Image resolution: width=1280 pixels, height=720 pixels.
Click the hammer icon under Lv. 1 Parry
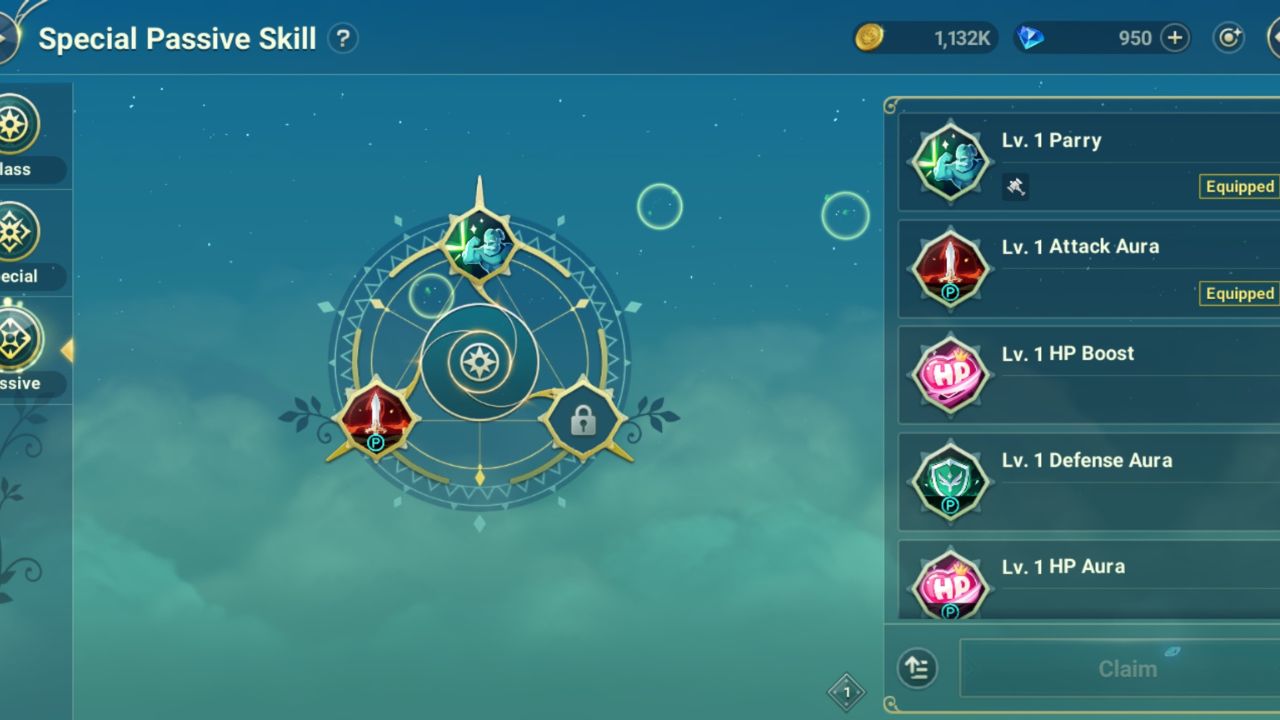coord(1017,187)
